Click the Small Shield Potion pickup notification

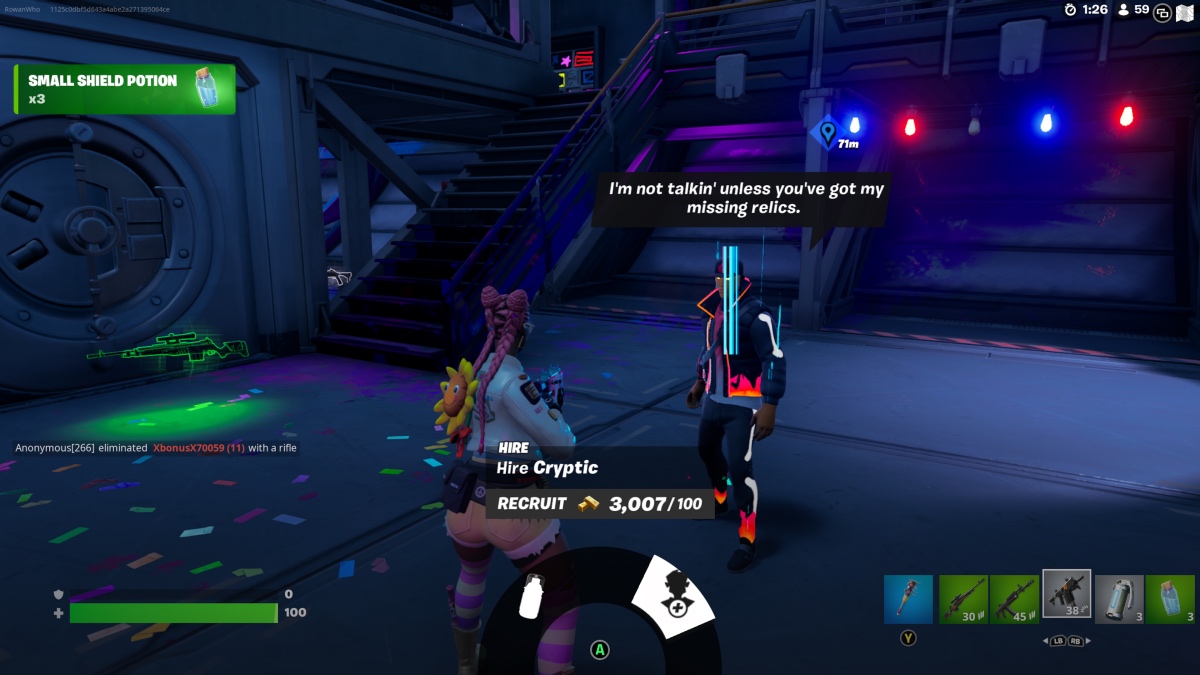125,89
